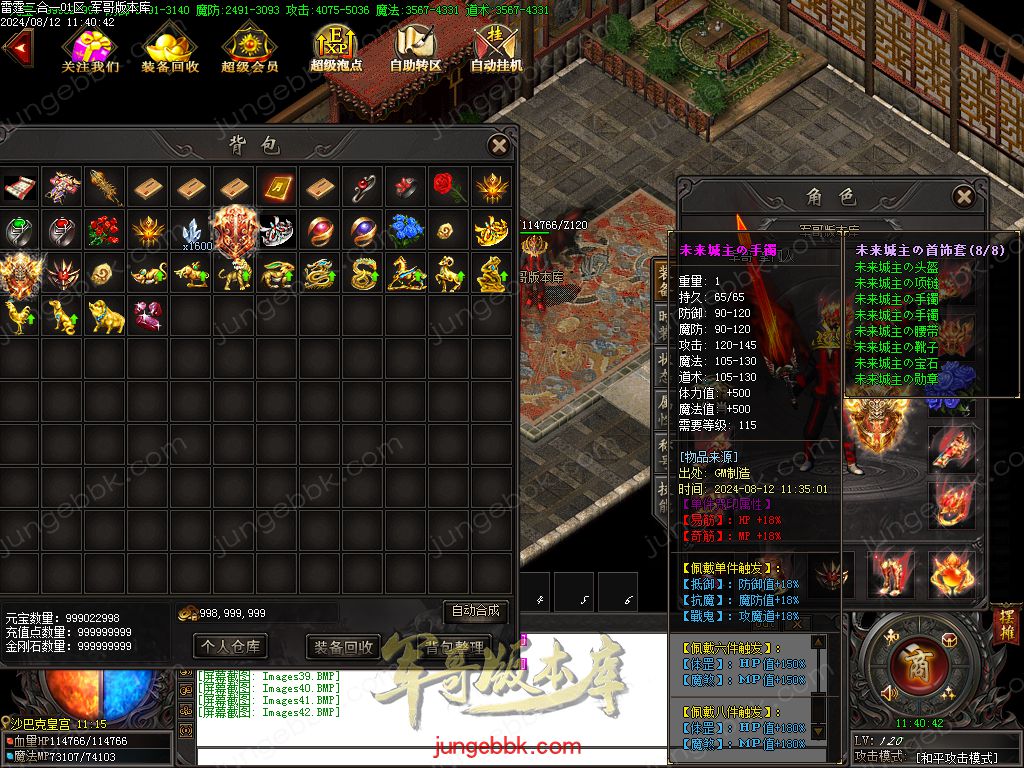Select the blue flower bouquet item
Screen dimensions: 1024x768
pos(406,230)
